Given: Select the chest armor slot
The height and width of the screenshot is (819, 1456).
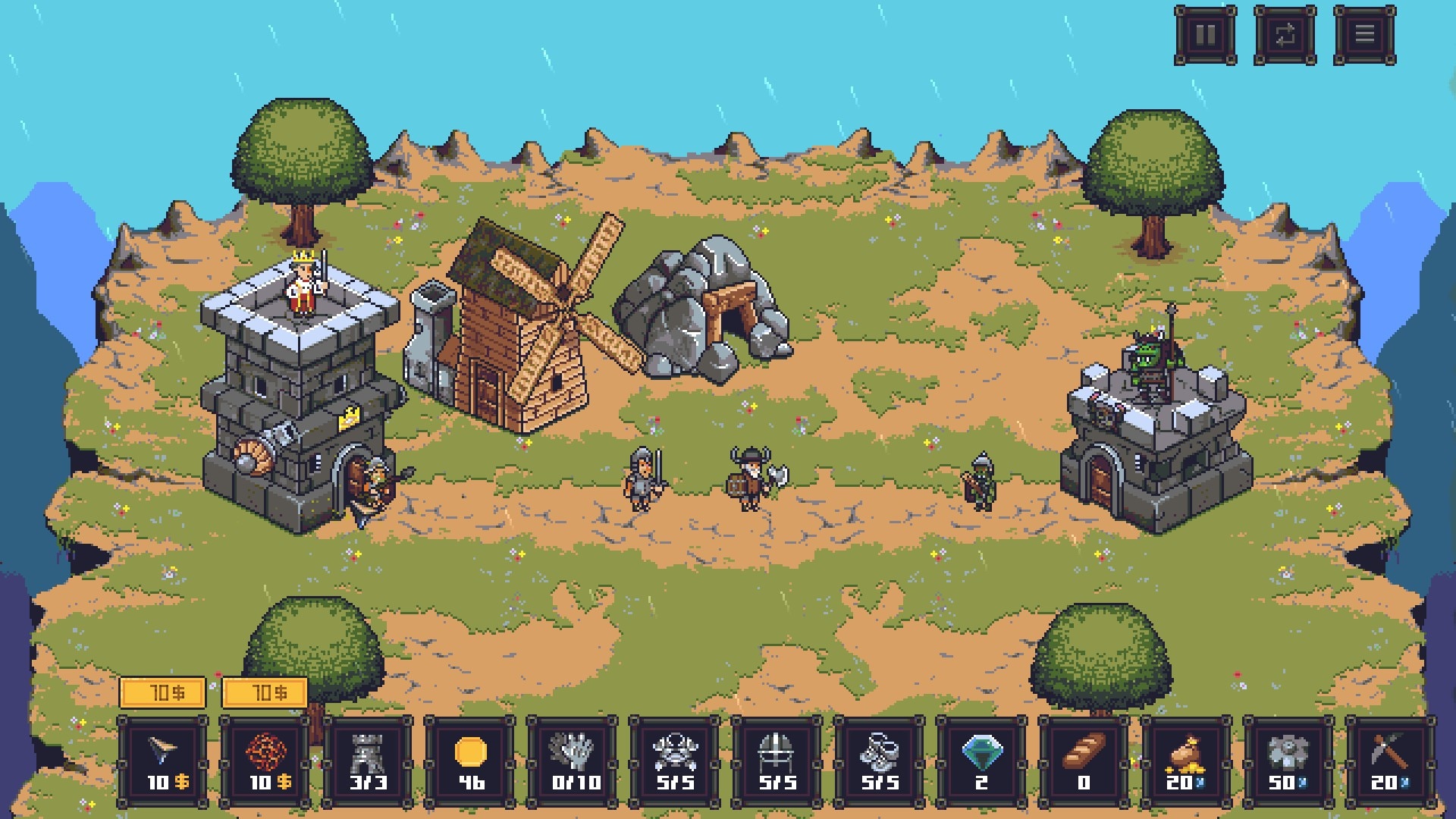Looking at the screenshot, I should coord(675,761).
